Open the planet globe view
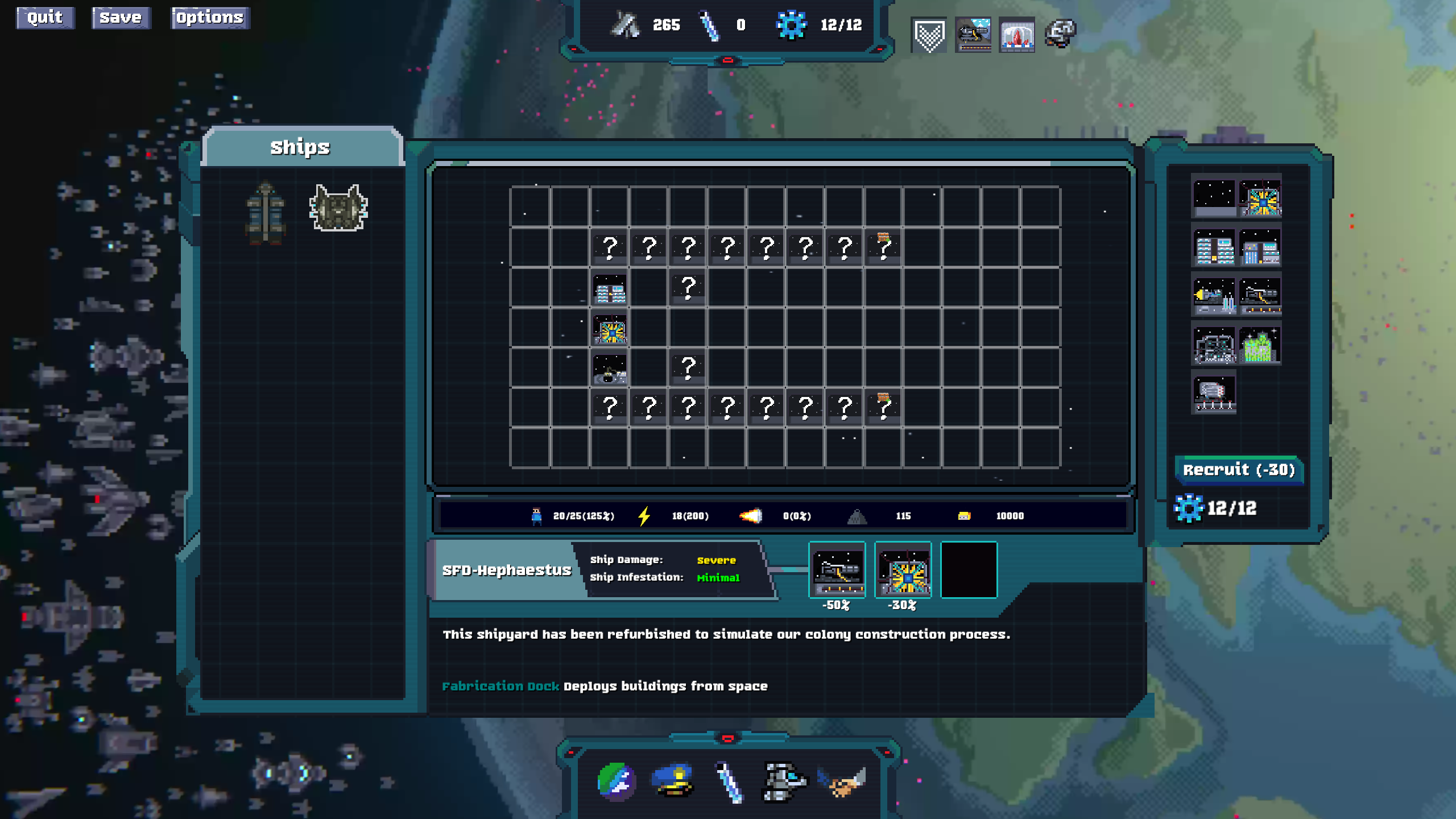The height and width of the screenshot is (819, 1456). point(617,781)
